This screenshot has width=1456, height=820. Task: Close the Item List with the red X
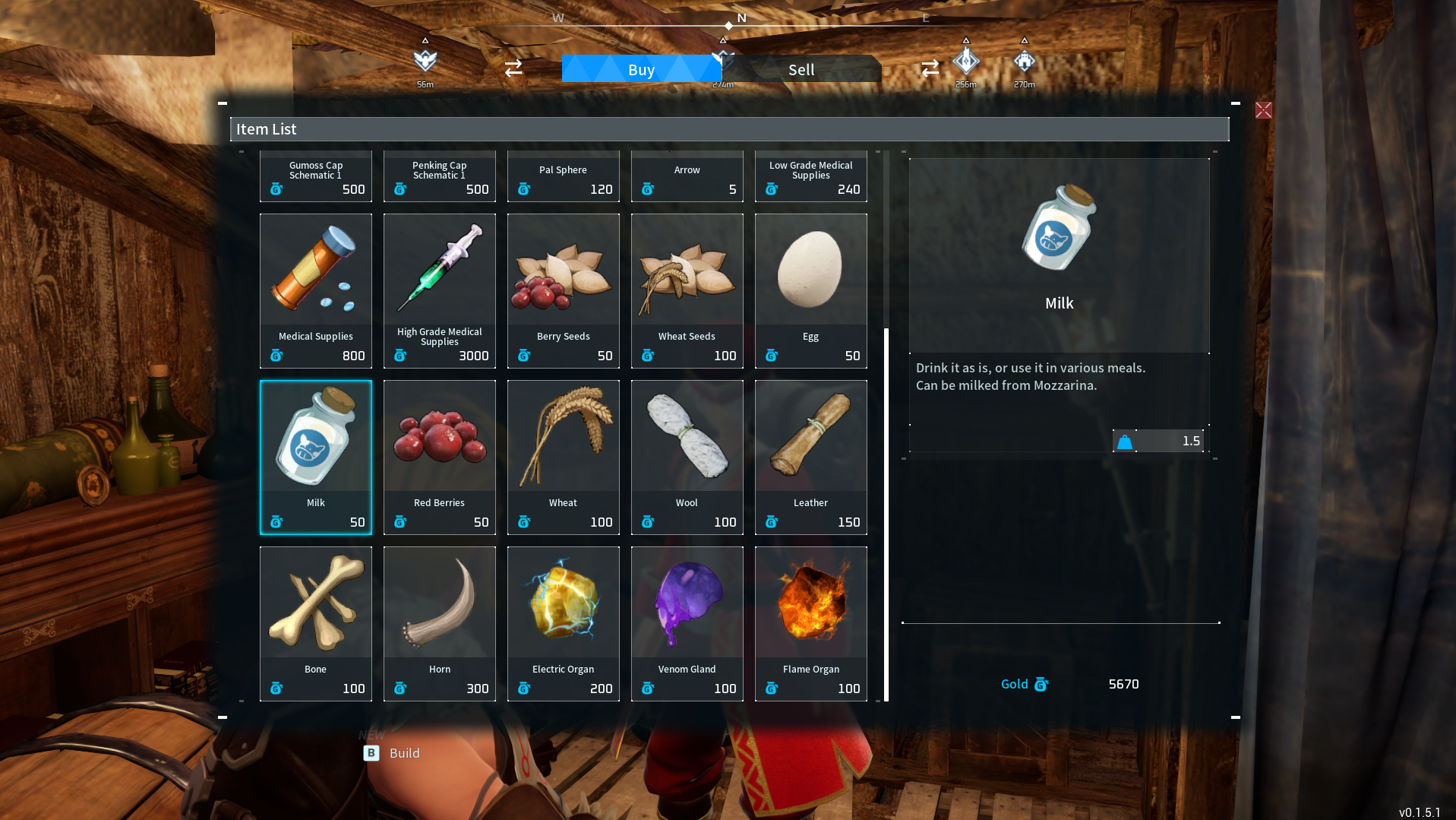click(1263, 109)
